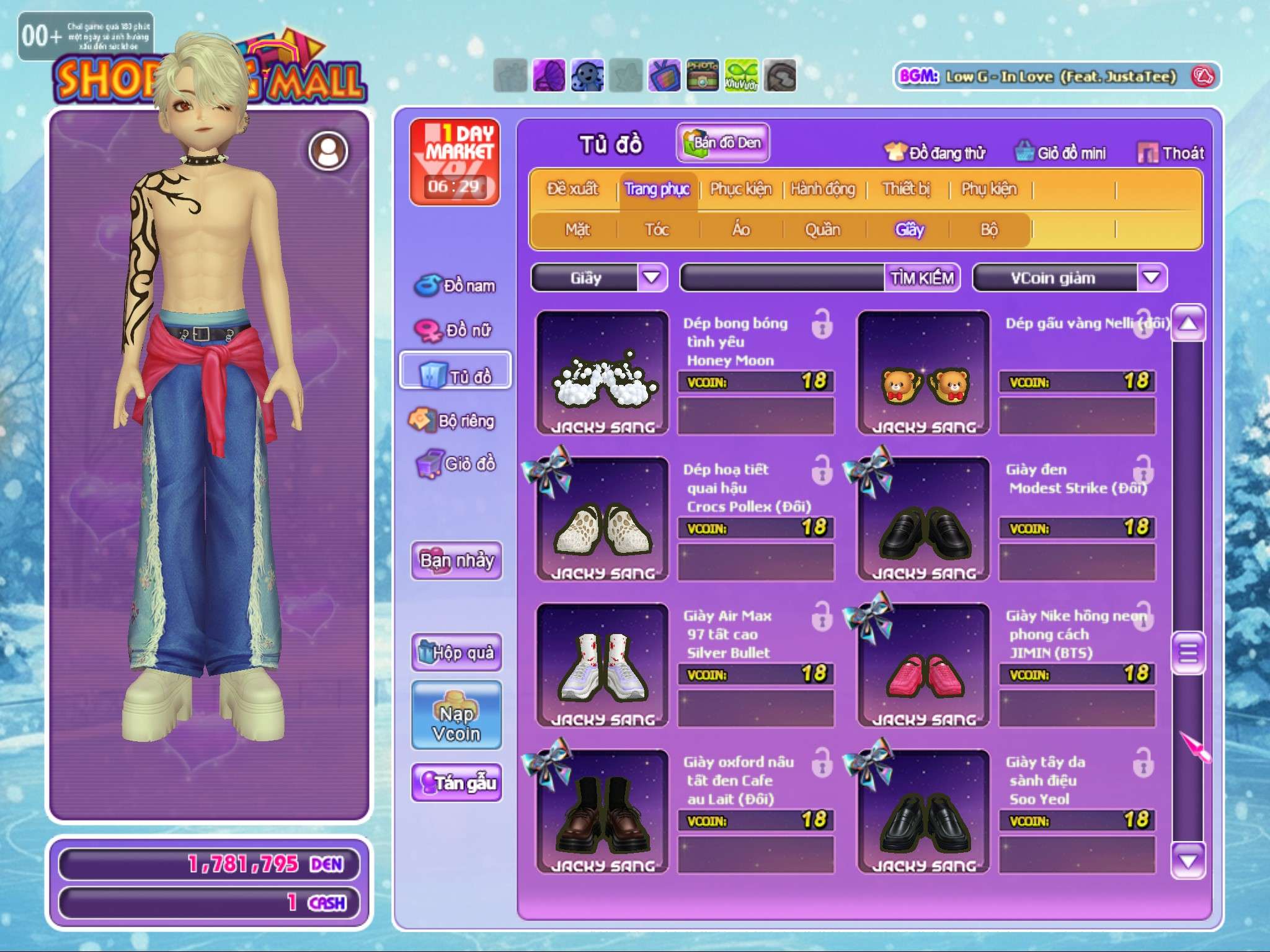The height and width of the screenshot is (952, 1270).
Task: Open the Bộ riêng section
Action: point(453,421)
